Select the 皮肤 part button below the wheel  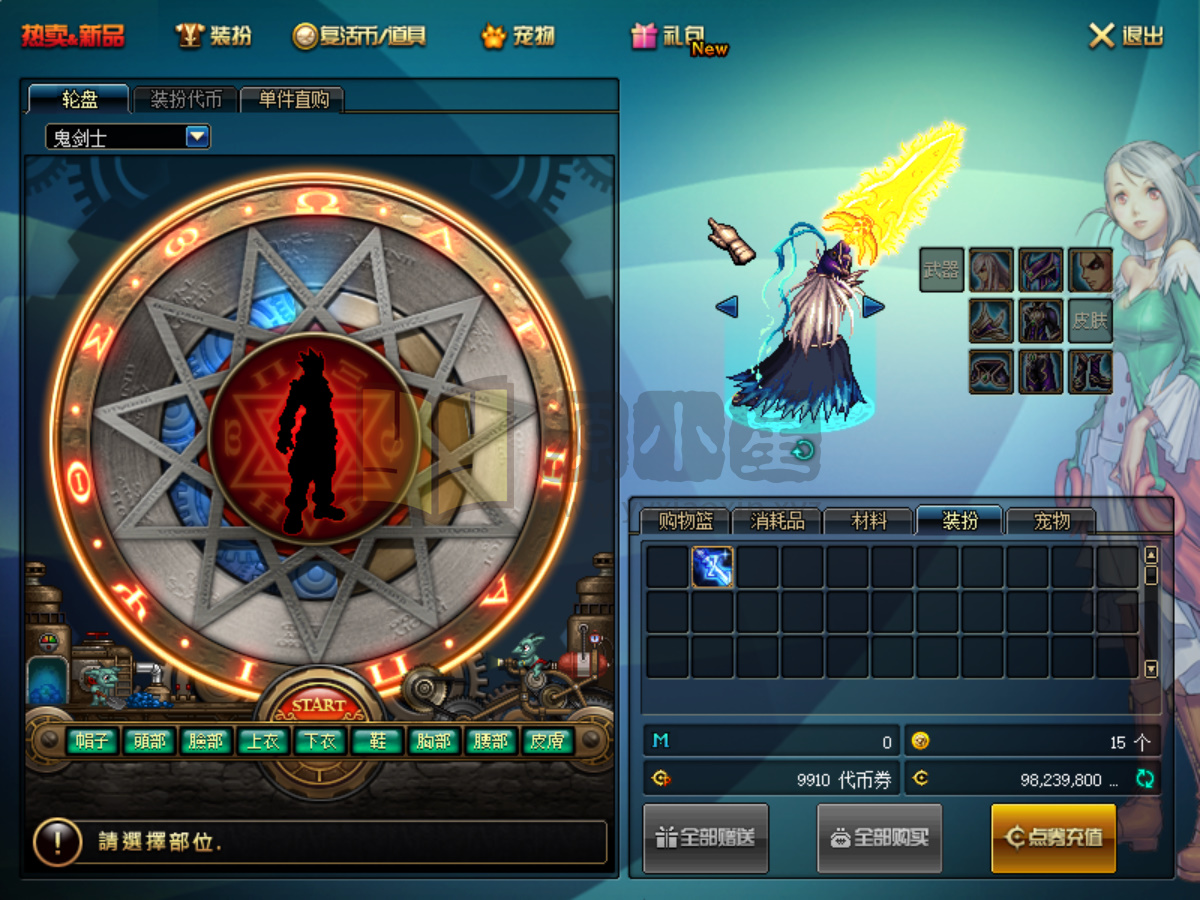coord(547,741)
